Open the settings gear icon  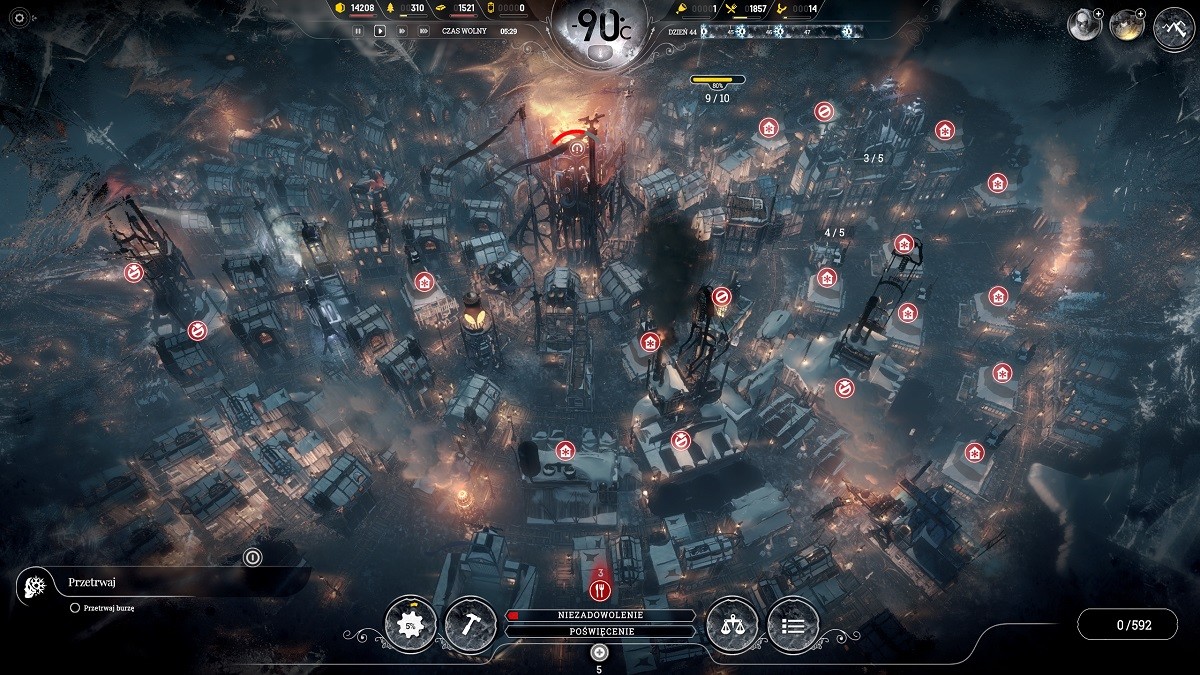pos(18,18)
